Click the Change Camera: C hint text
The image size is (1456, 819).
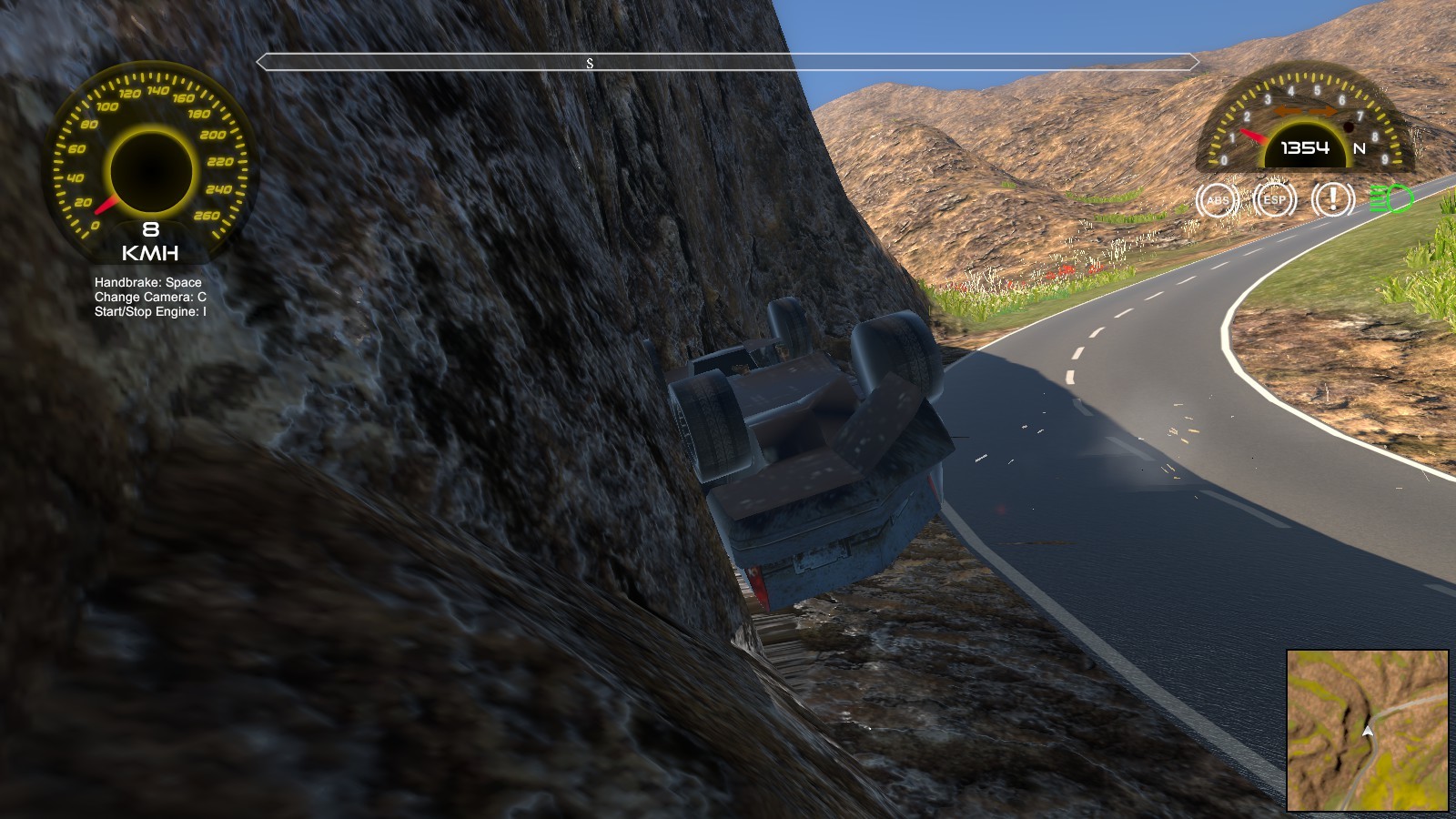148,298
